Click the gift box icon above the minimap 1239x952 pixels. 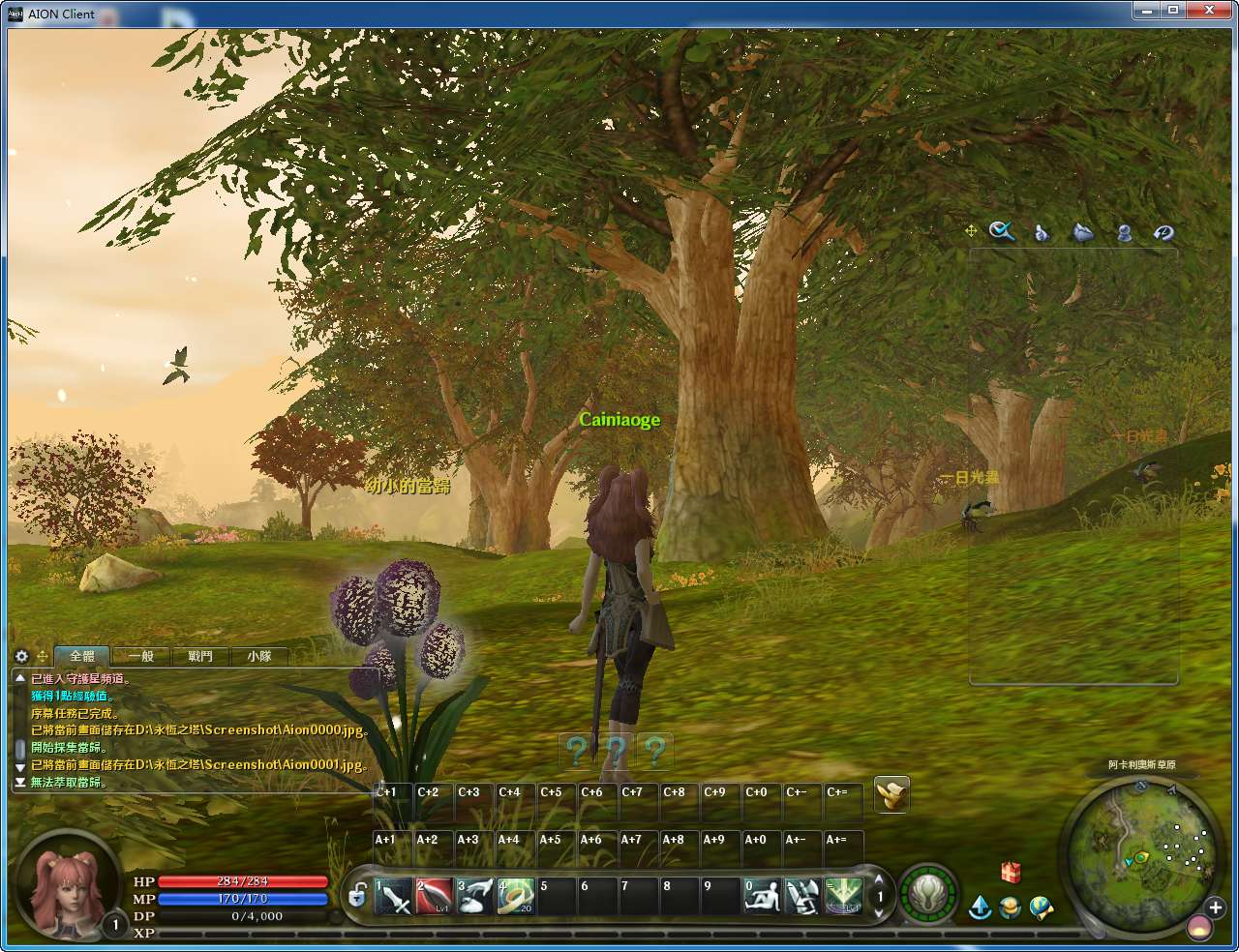(1010, 873)
